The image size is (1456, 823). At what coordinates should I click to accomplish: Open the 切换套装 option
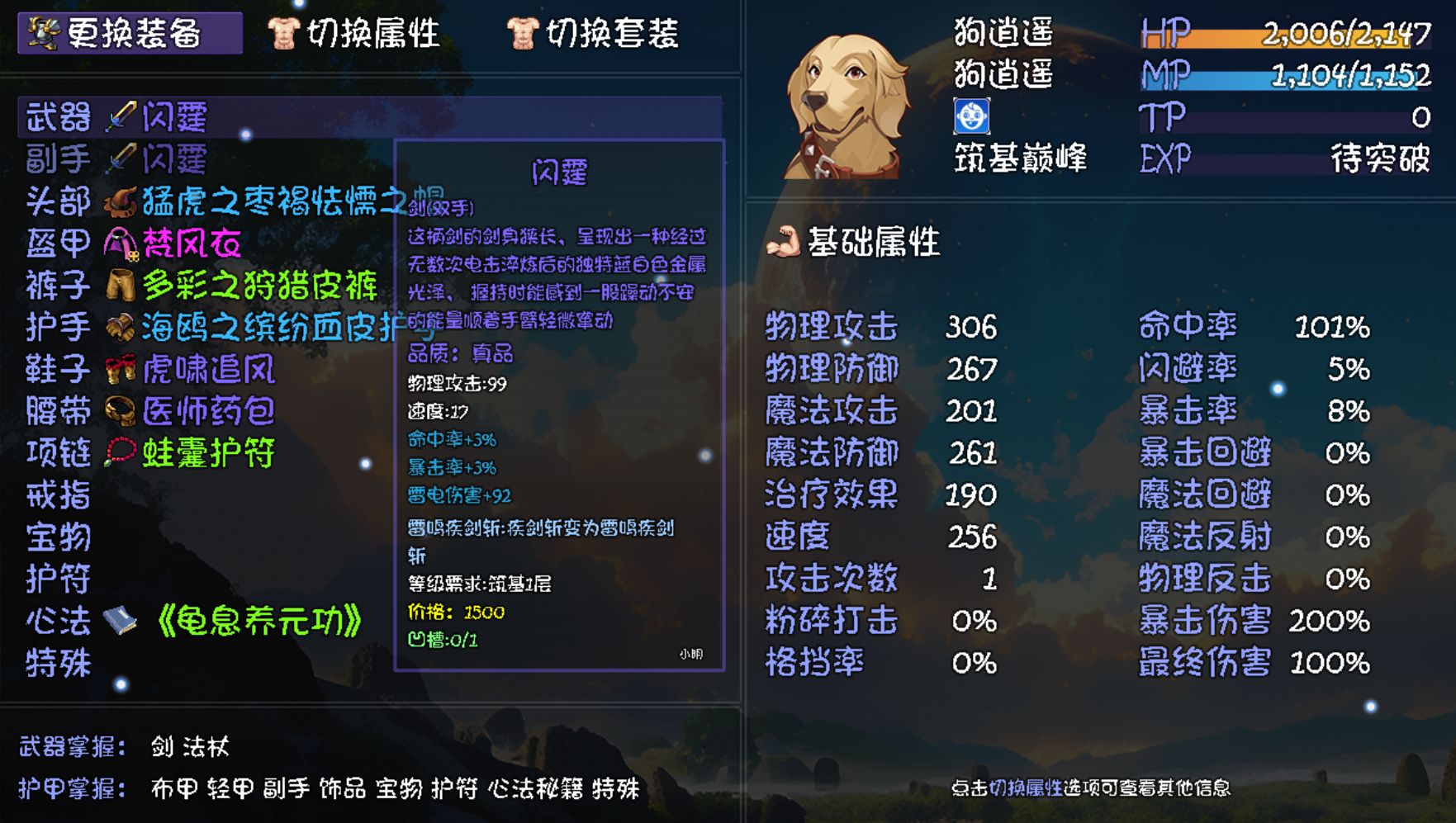(593, 34)
